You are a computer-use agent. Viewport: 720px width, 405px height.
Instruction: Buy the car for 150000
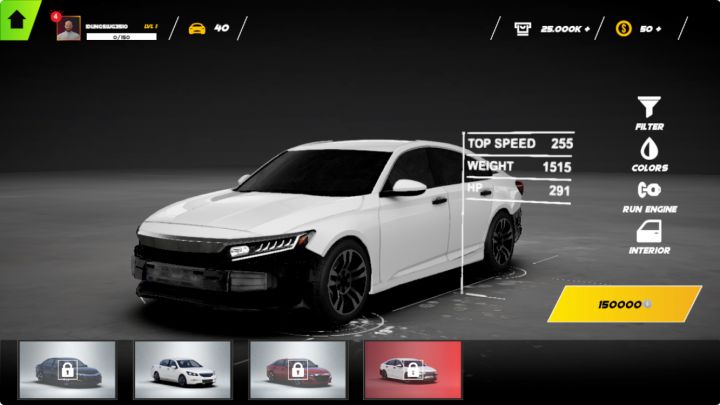624,303
